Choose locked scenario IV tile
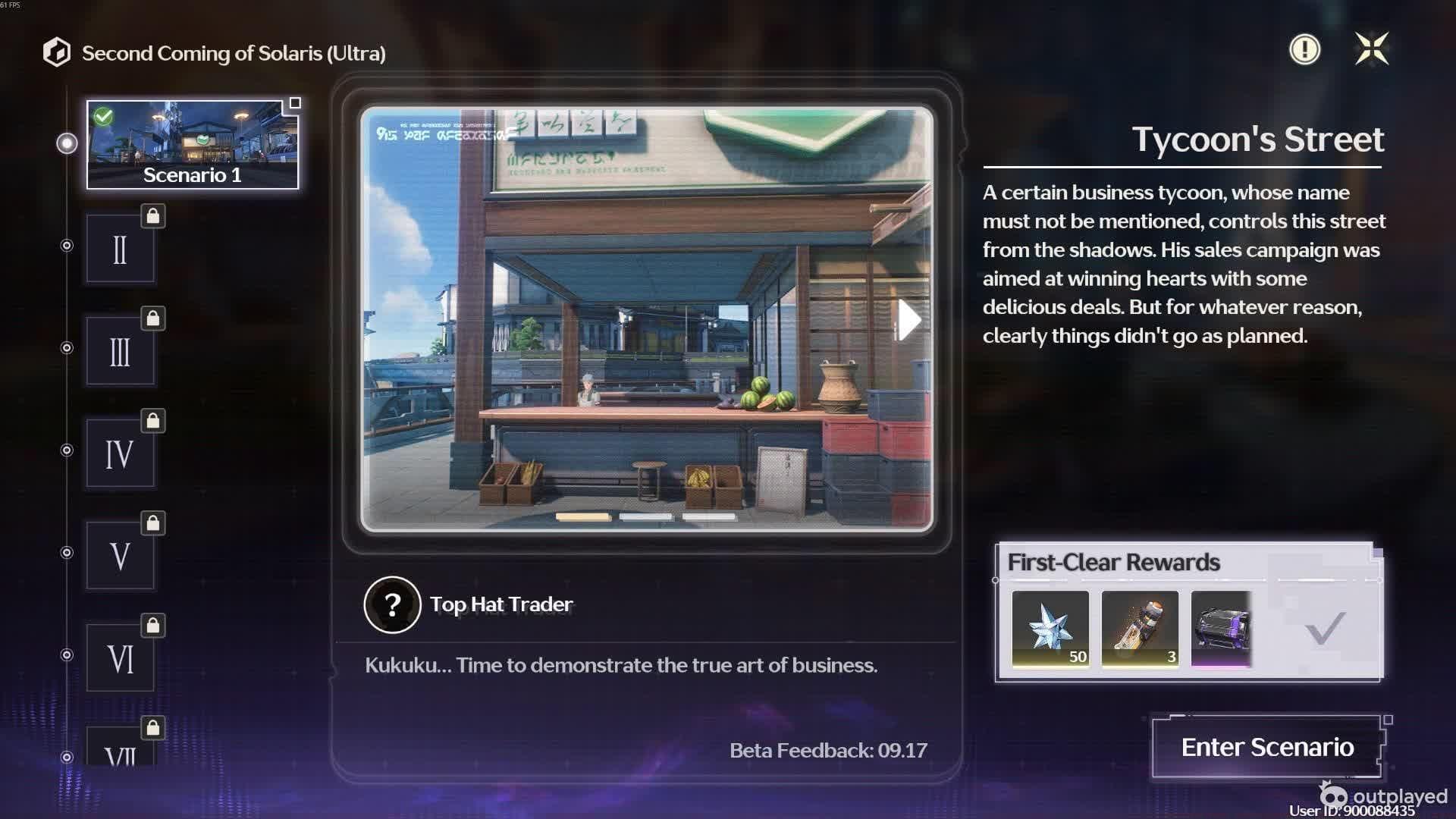Screen dimensions: 1456x819 [120, 453]
